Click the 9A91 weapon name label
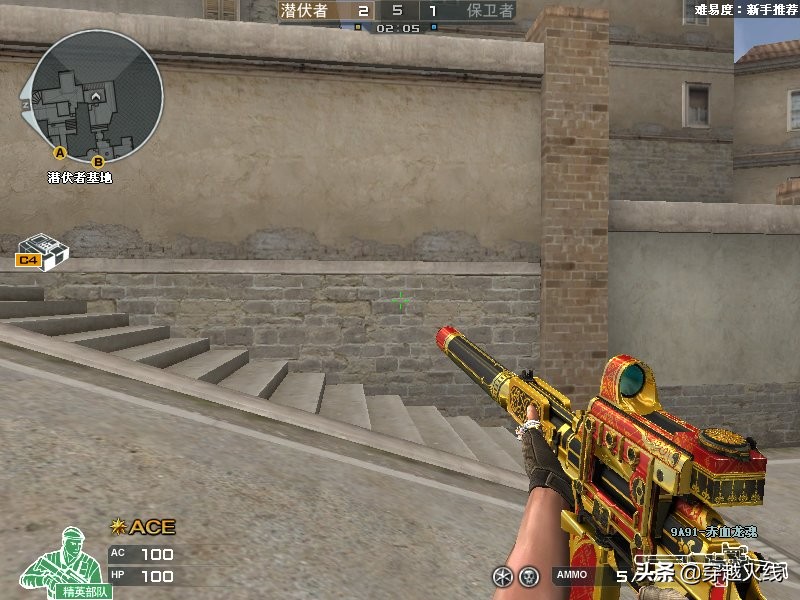800x600 pixels. tap(713, 532)
